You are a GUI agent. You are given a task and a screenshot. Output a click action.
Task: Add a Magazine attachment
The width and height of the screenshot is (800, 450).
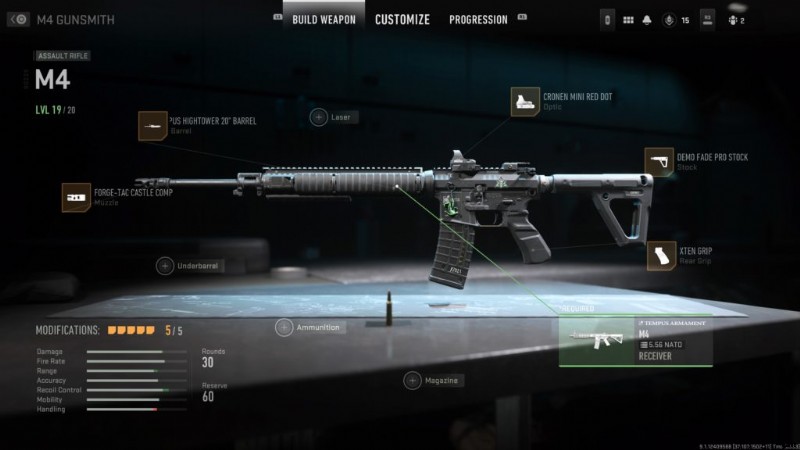point(412,380)
